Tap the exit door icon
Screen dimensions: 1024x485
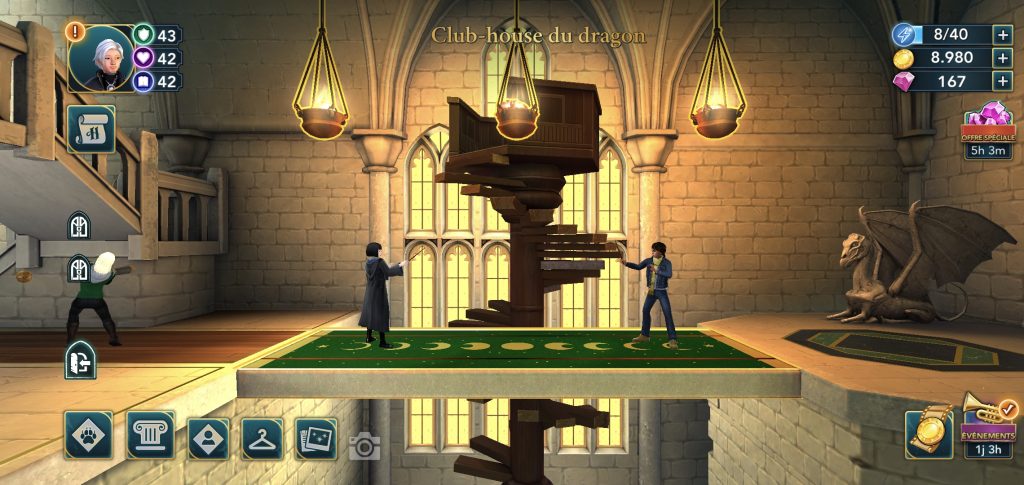click(x=79, y=361)
